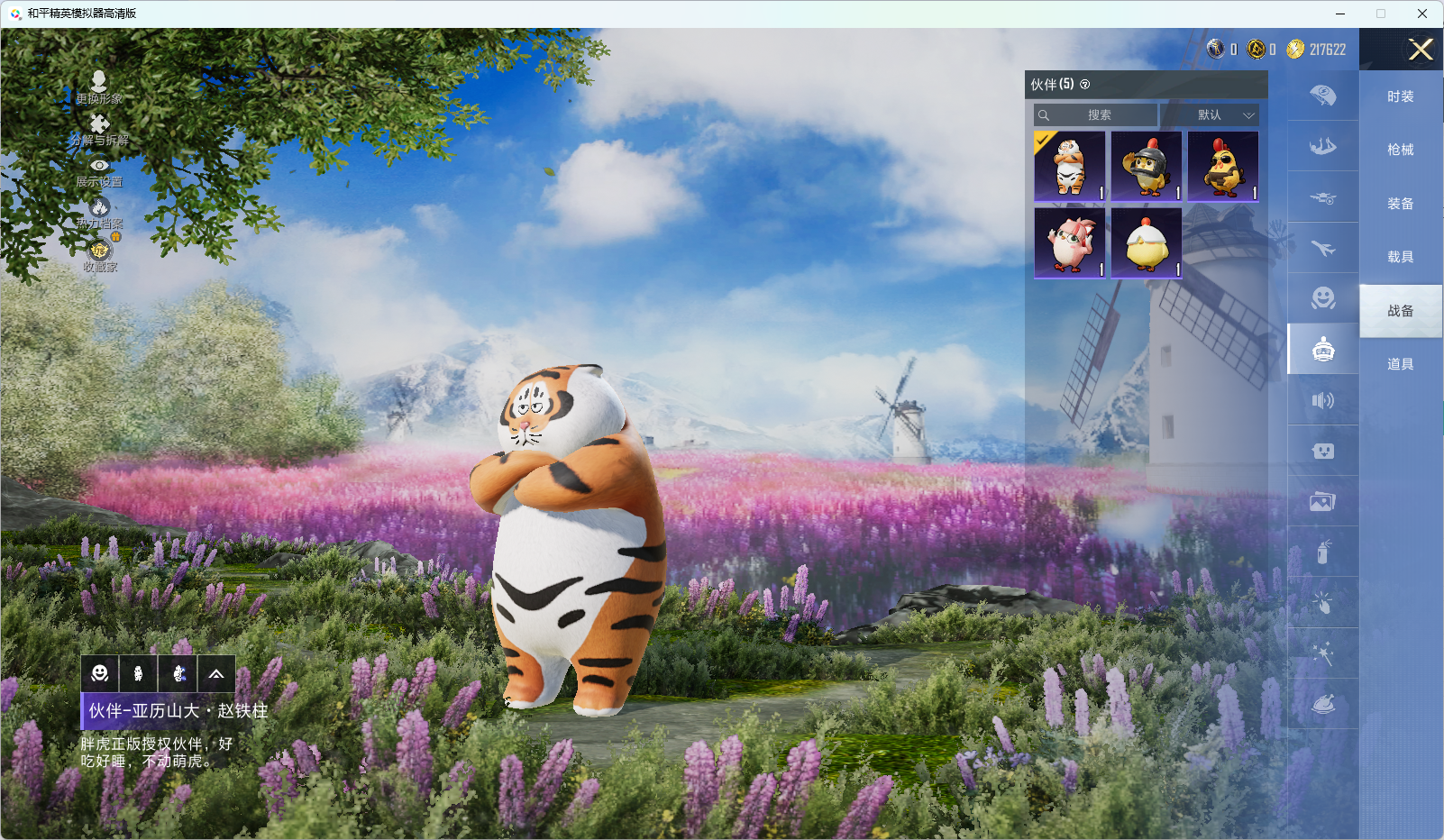This screenshot has width=1444, height=840.
Task: Open the 枪械 category
Action: (x=1400, y=150)
